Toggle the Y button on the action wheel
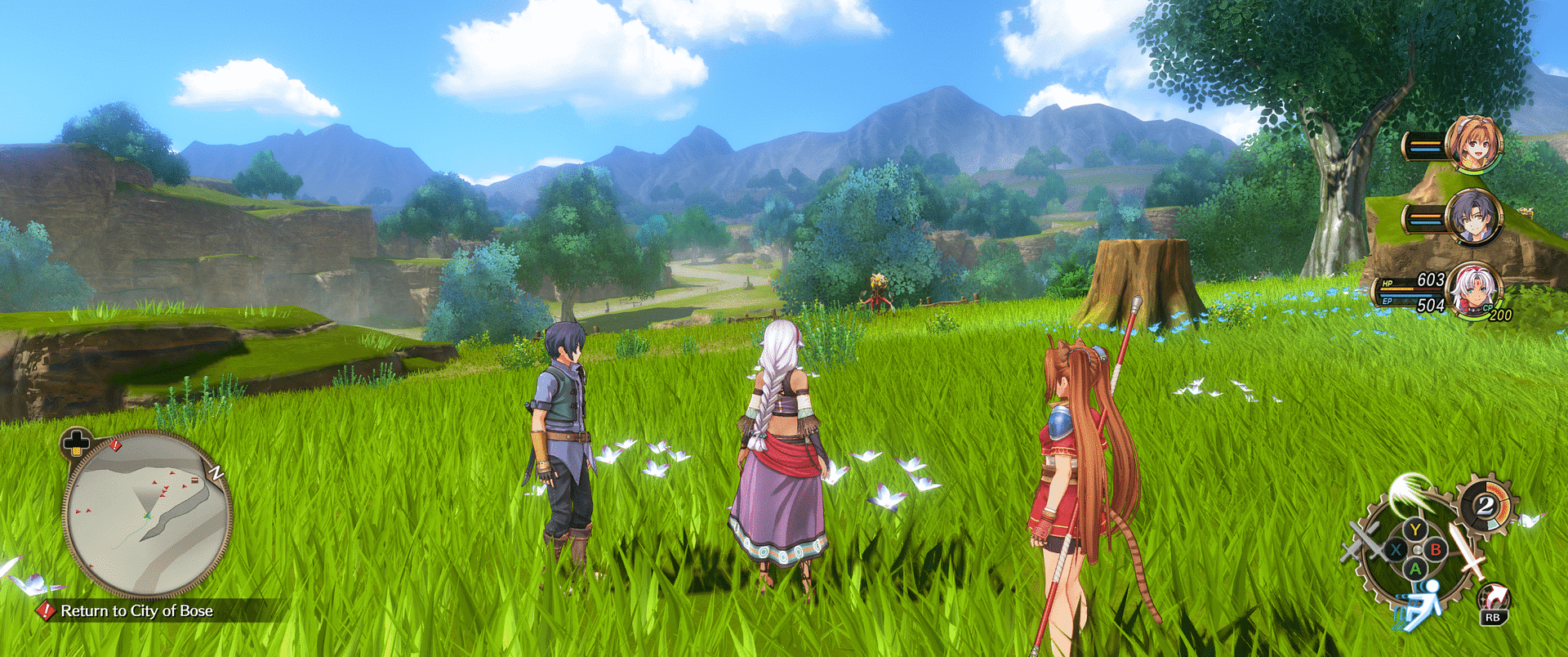This screenshot has width=1568, height=657. (1414, 528)
